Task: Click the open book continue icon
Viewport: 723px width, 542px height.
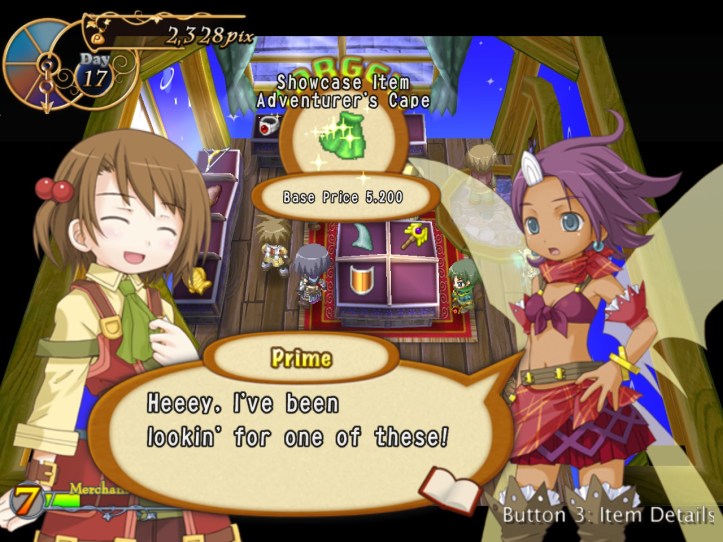Action: tap(449, 488)
